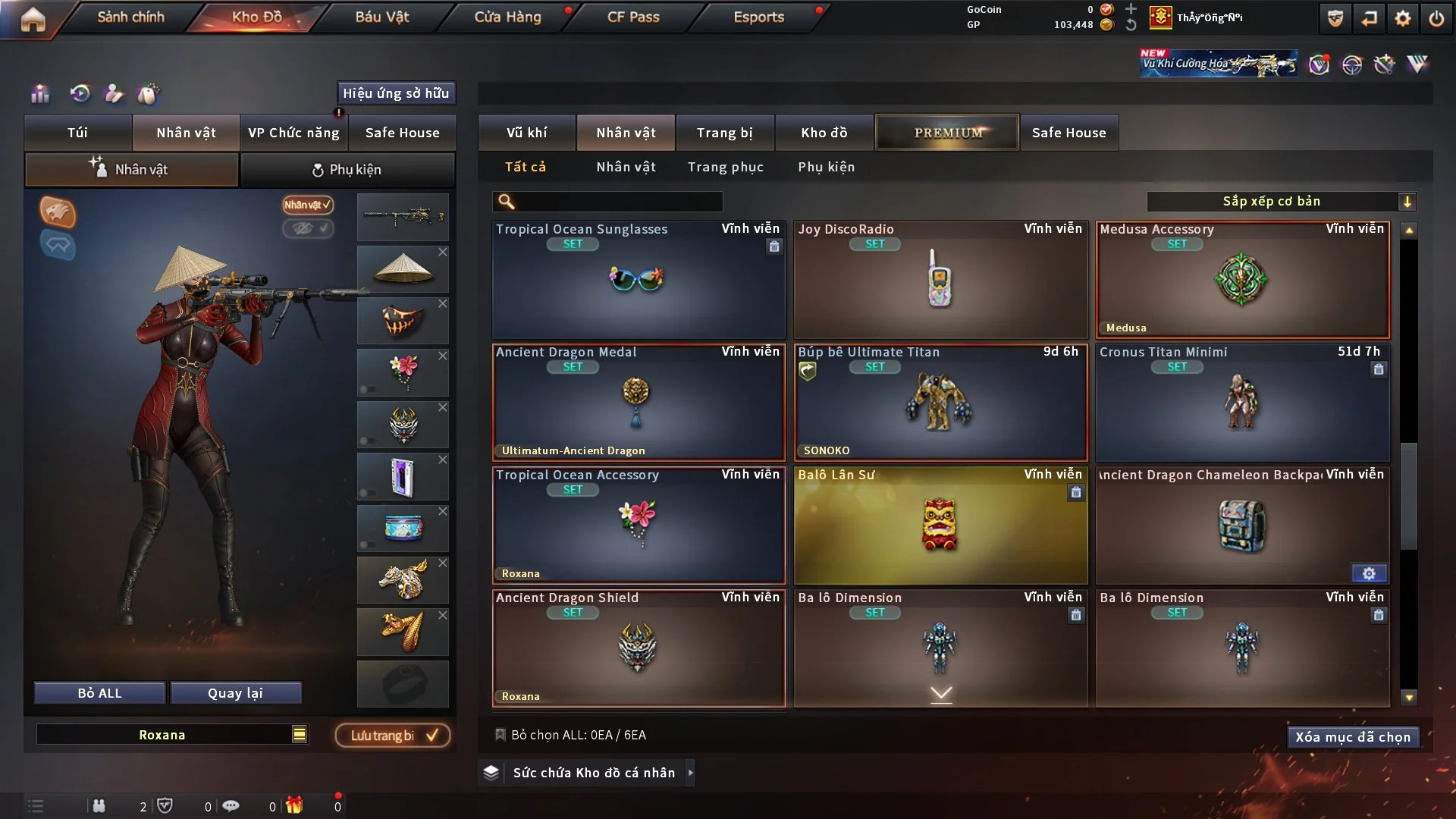Remove the equipped conical hat slot
This screenshot has height=819, width=1456.
(x=443, y=252)
